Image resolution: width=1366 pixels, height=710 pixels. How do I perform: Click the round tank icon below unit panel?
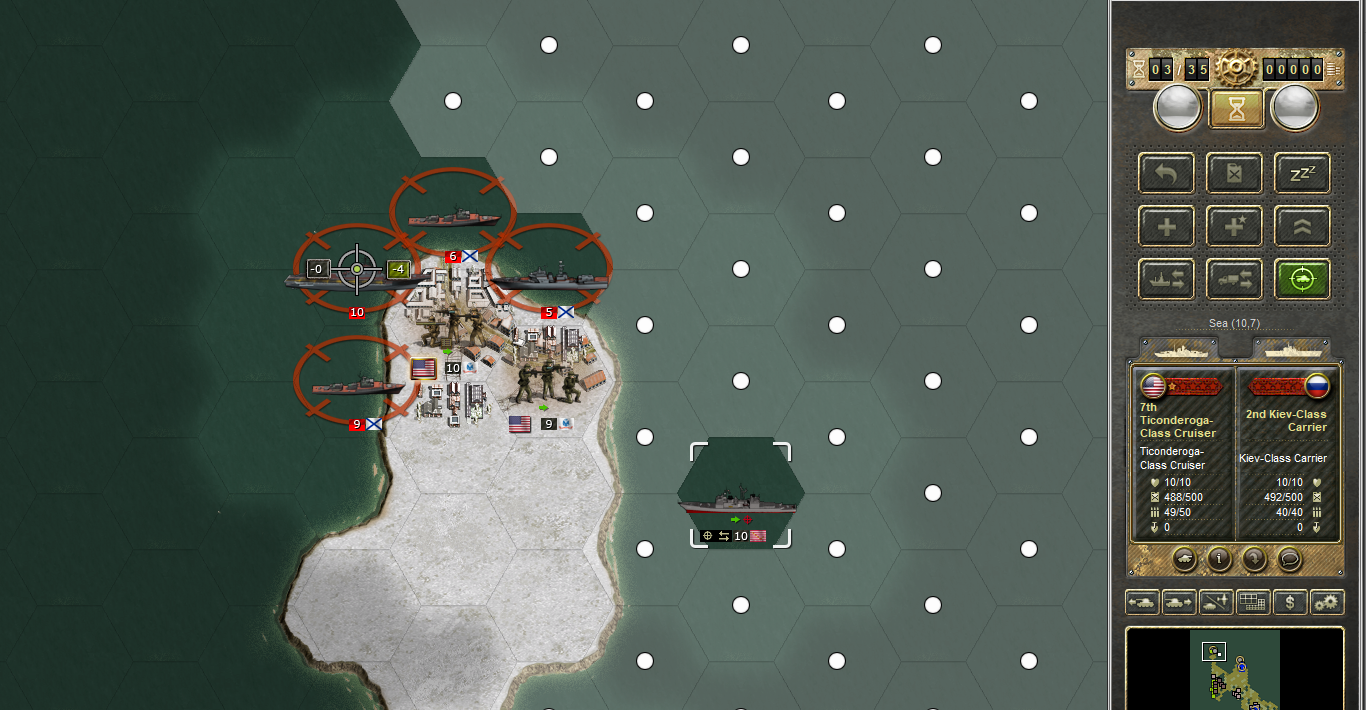click(x=1184, y=559)
